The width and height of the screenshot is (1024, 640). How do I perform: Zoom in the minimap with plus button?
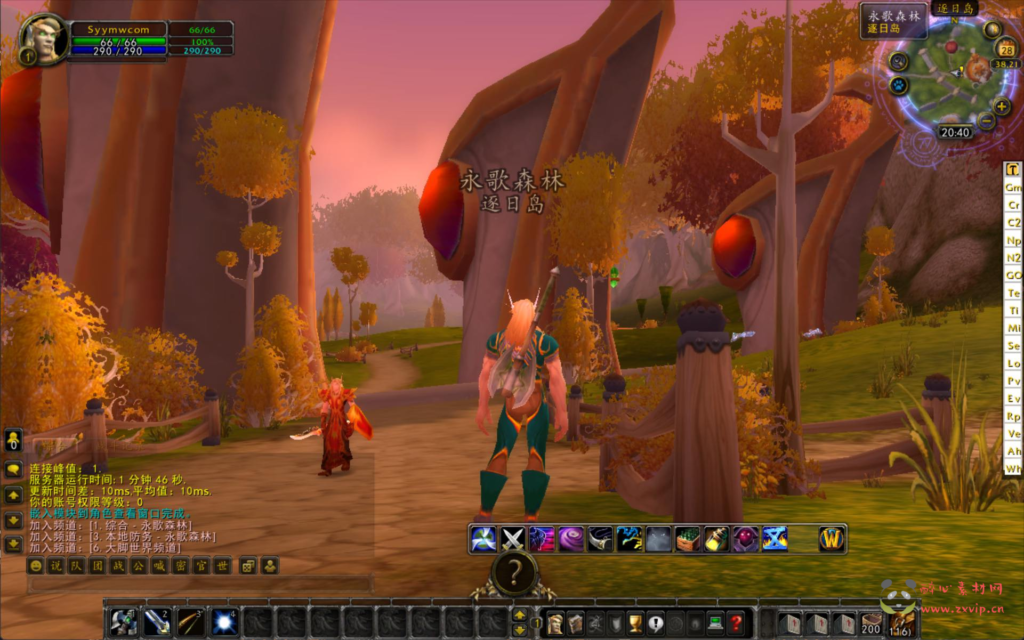coord(1002,106)
